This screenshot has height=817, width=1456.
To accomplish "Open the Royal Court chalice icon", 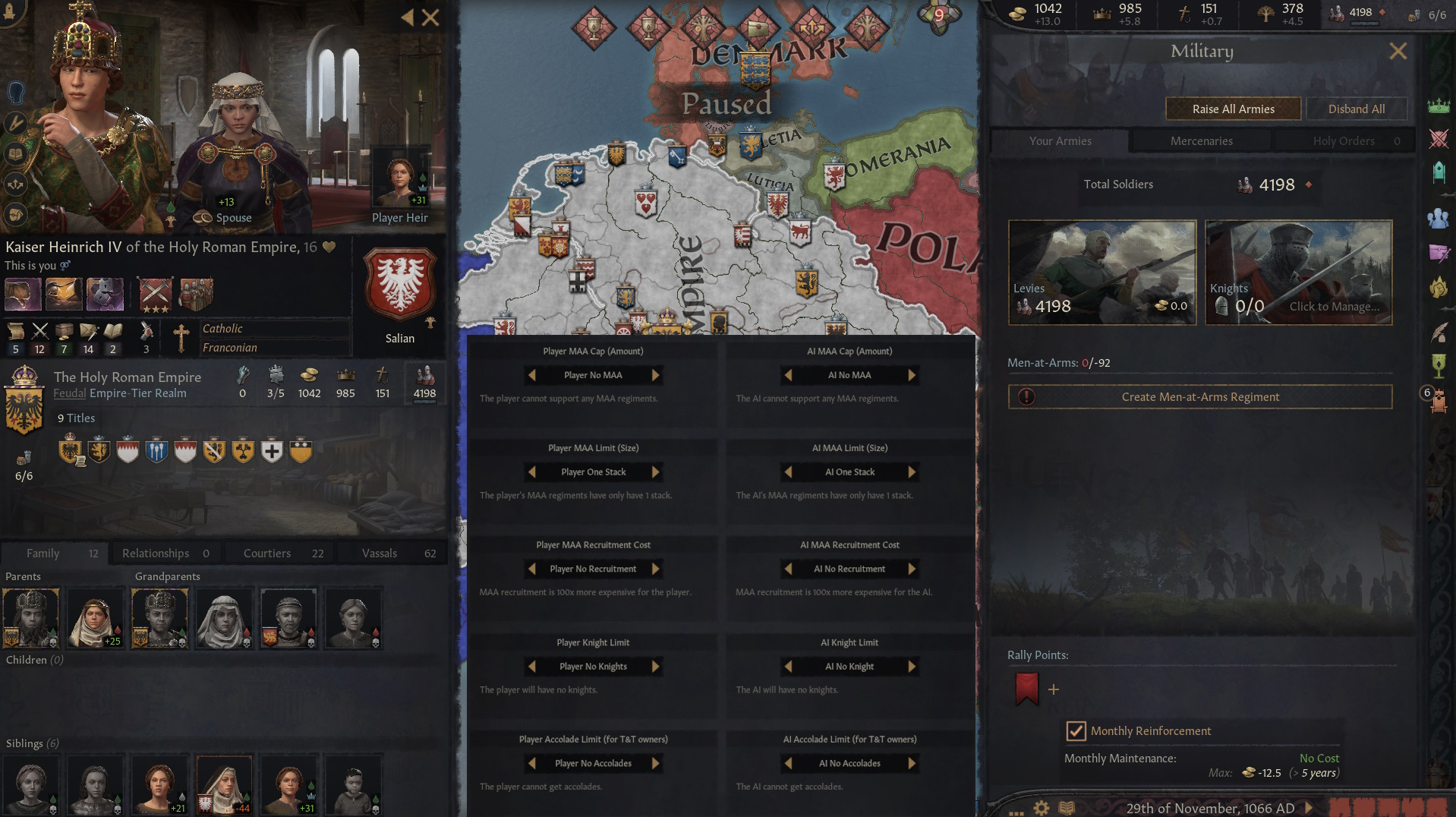I will [1439, 364].
